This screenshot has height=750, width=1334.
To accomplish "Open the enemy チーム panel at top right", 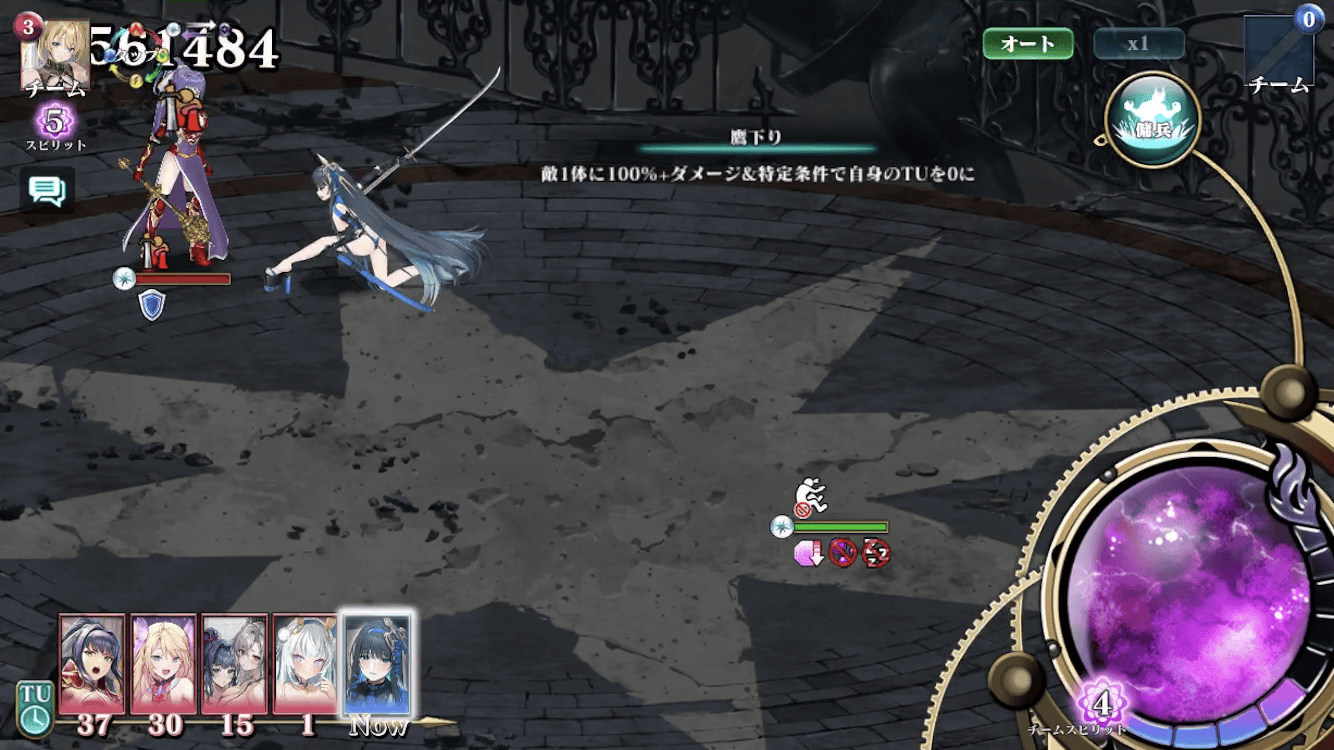I will click(1278, 52).
